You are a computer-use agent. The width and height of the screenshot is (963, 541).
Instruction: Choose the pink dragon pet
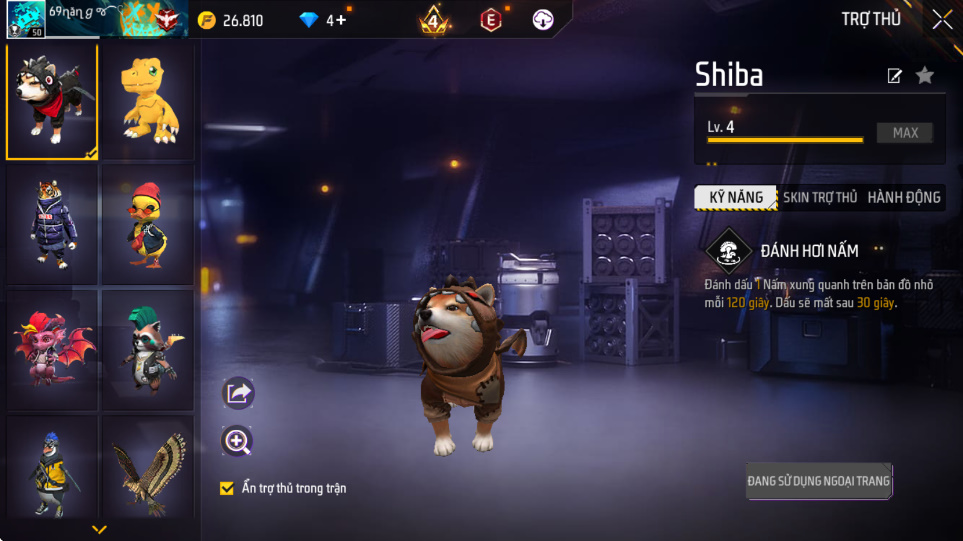(52, 350)
